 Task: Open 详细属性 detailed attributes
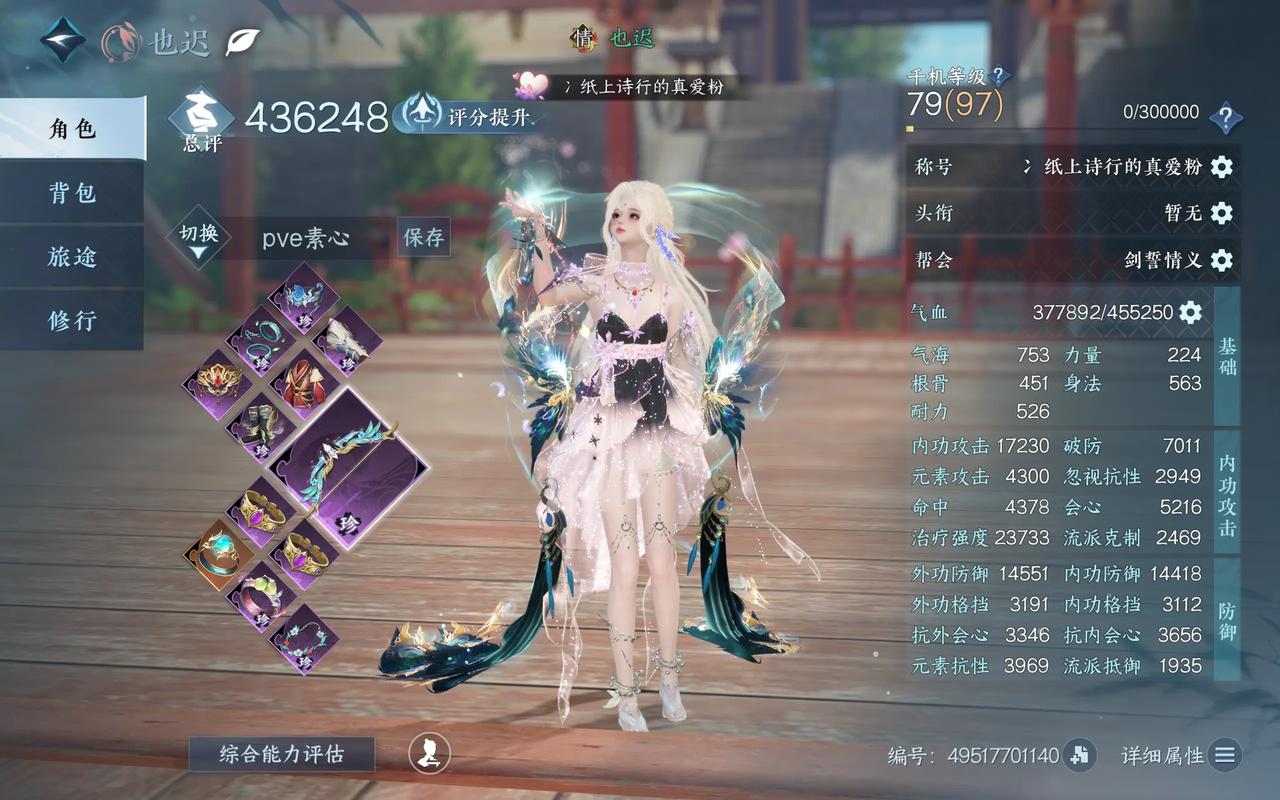(x=1225, y=756)
